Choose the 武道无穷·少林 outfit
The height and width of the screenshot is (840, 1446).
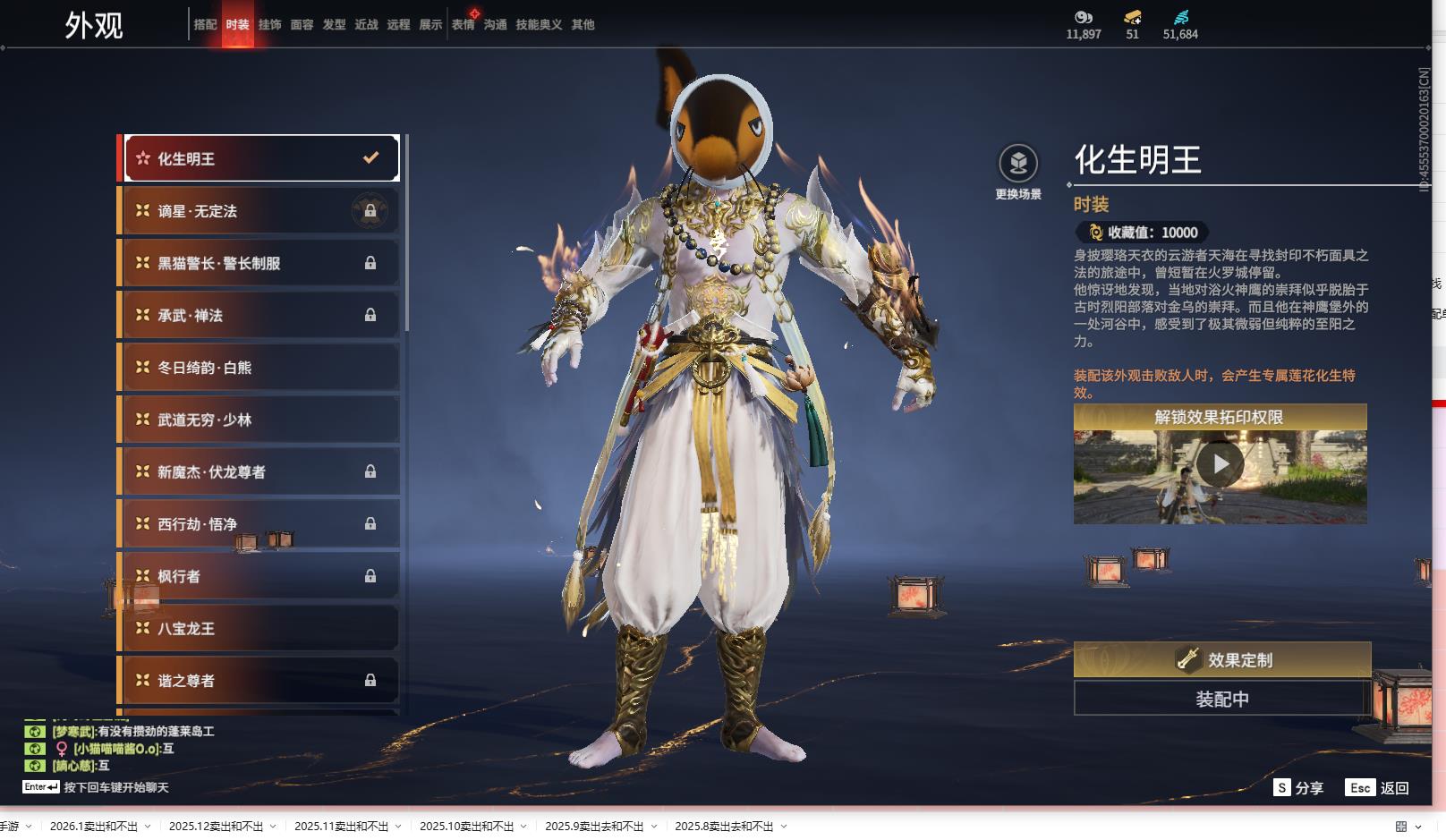coord(259,420)
